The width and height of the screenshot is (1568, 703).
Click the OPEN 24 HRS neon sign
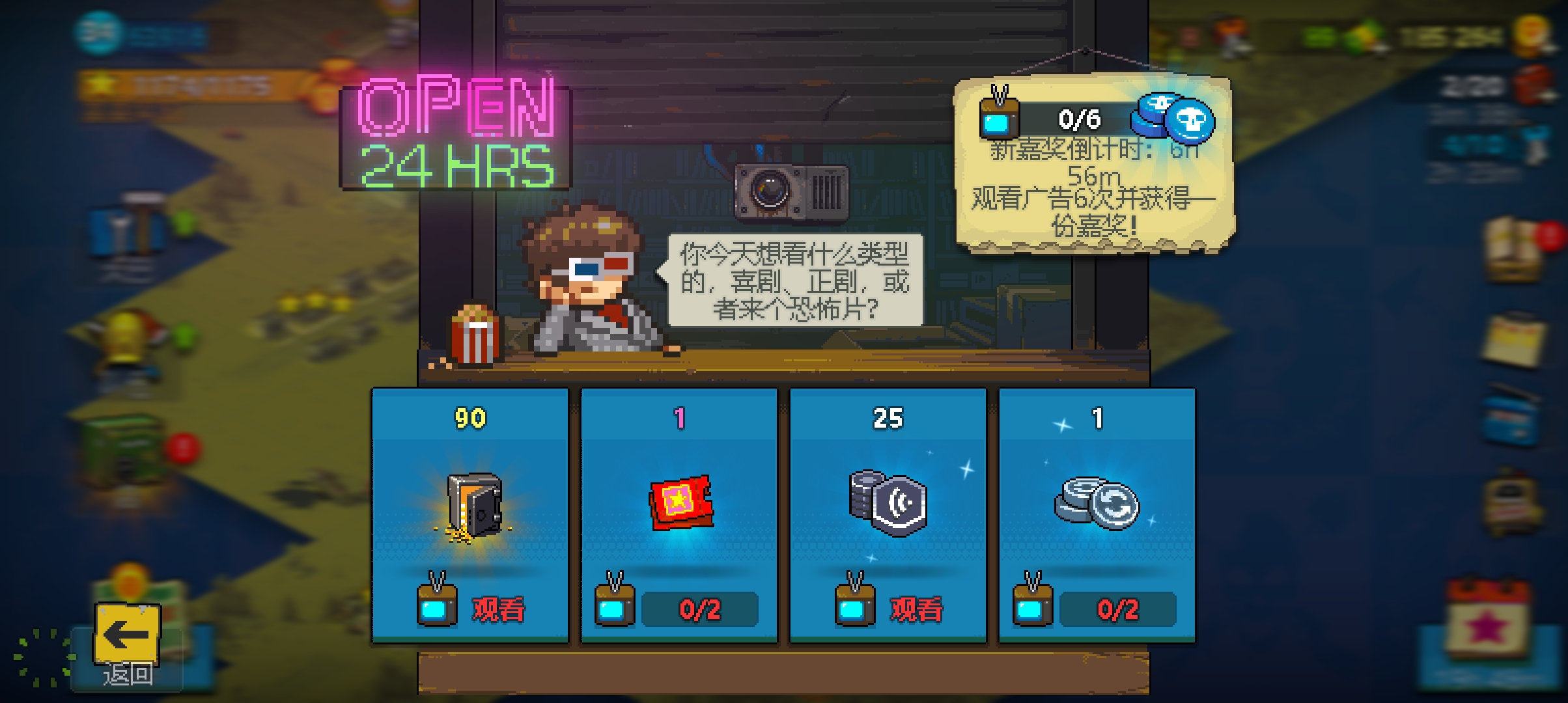(454, 137)
